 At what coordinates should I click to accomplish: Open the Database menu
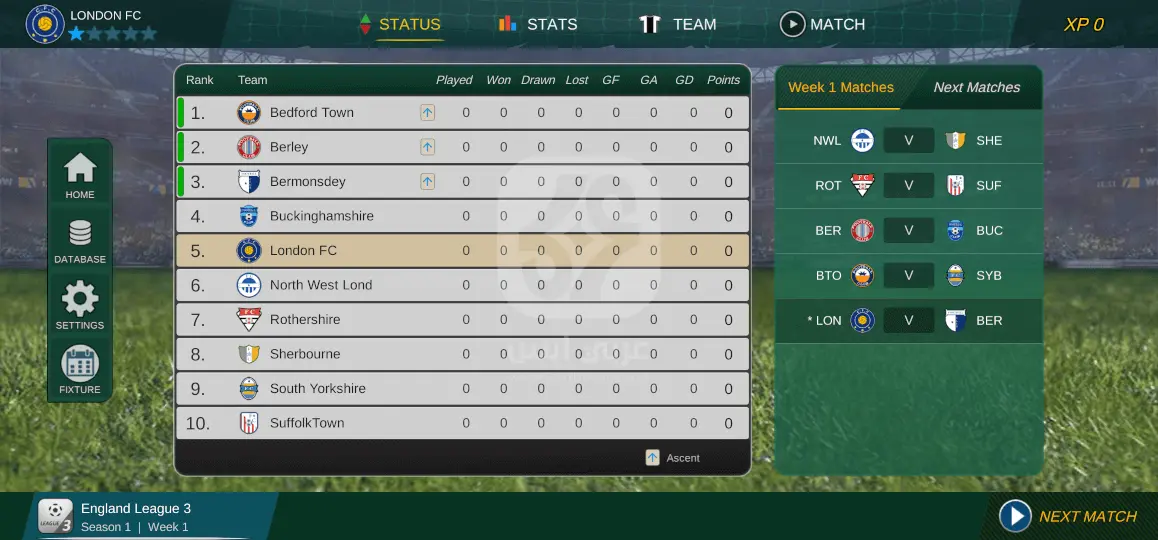80,242
